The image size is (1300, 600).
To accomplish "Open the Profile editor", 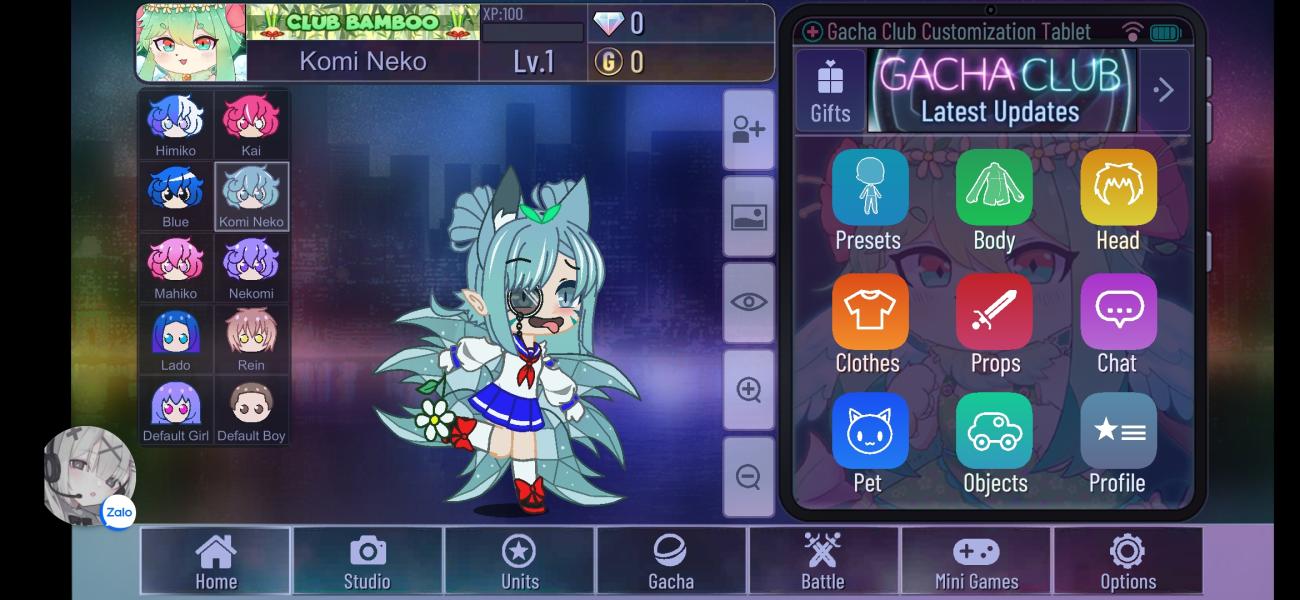I will pos(1118,442).
